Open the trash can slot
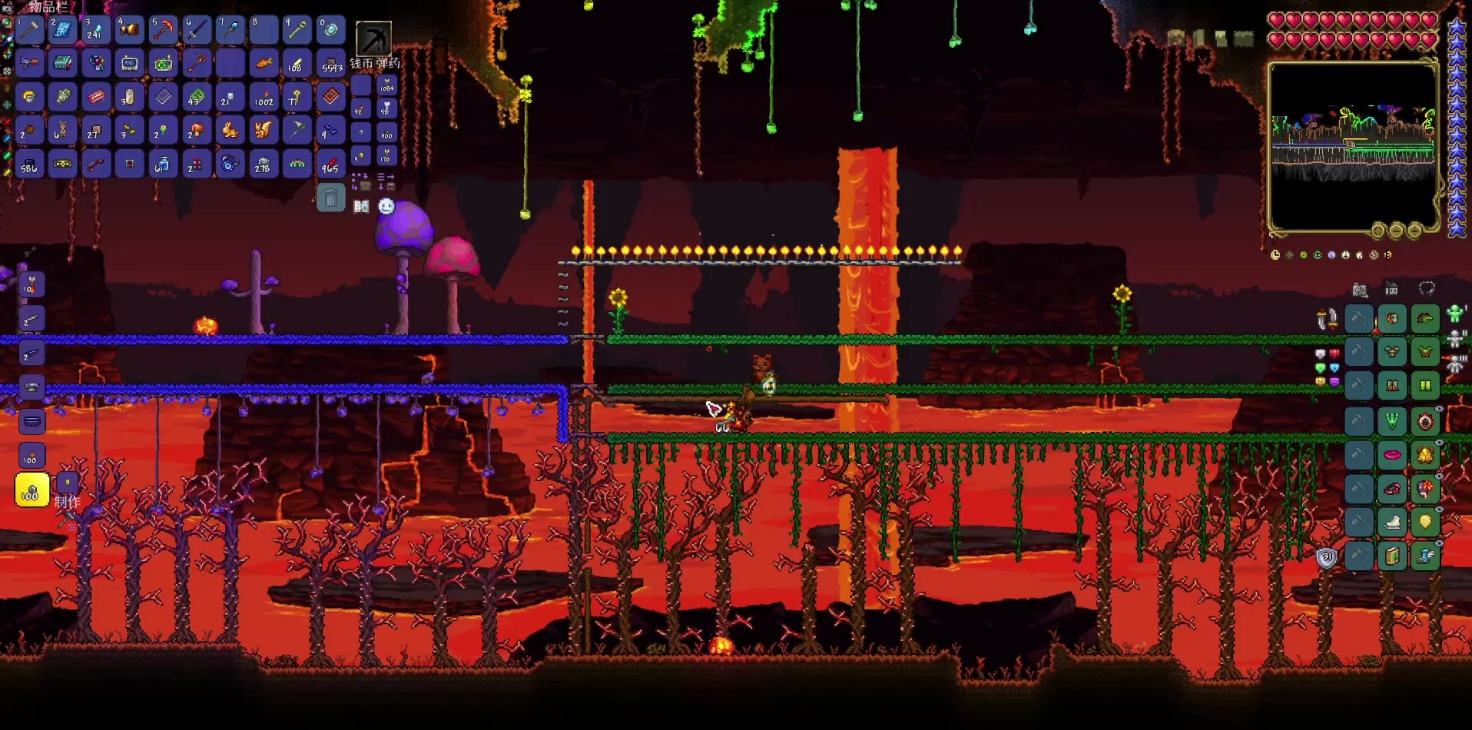This screenshot has width=1472, height=730. [x=331, y=197]
